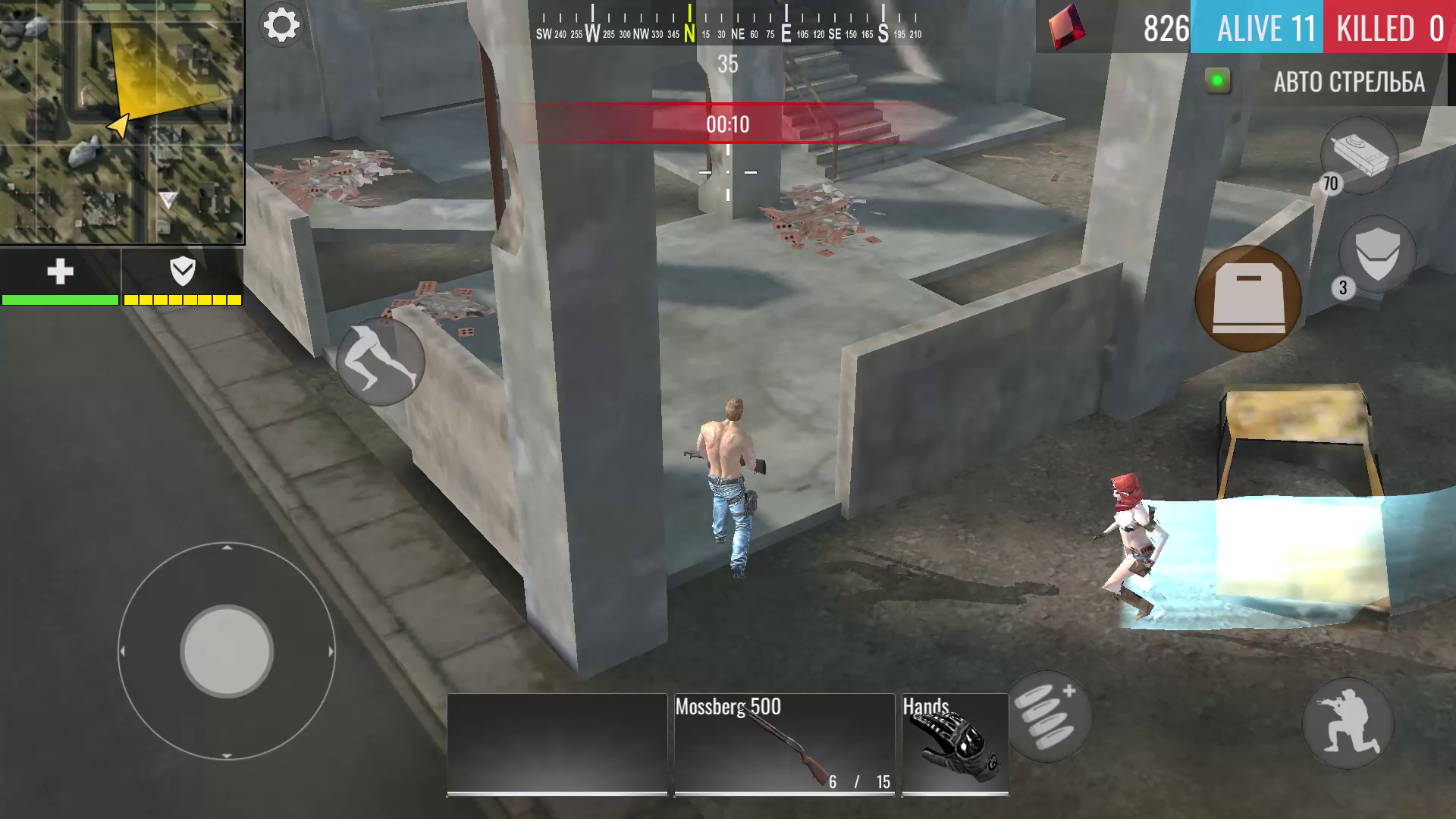Open the game settings gear
This screenshot has width=1456, height=819.
pyautogui.click(x=281, y=24)
